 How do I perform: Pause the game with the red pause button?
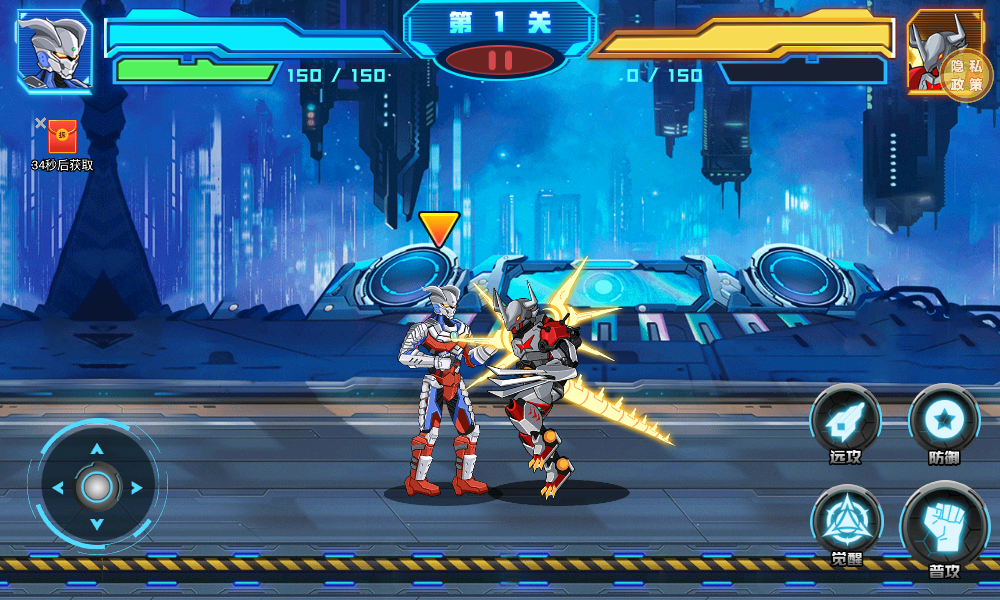point(500,60)
